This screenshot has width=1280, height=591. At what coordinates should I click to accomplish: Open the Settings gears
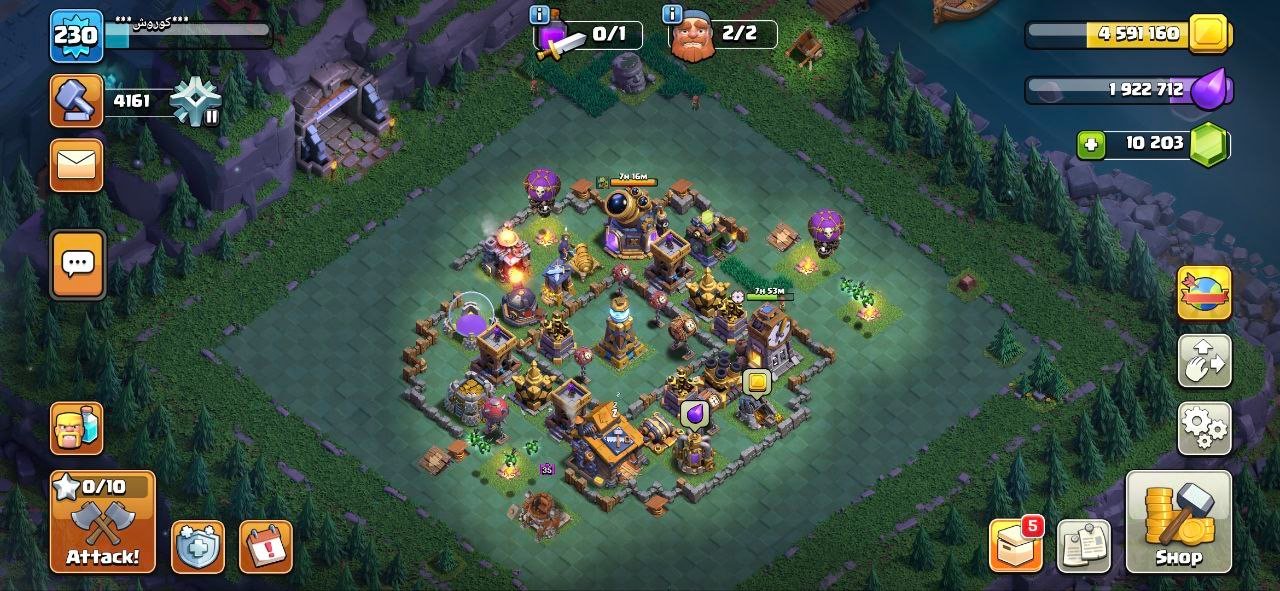pos(1204,428)
